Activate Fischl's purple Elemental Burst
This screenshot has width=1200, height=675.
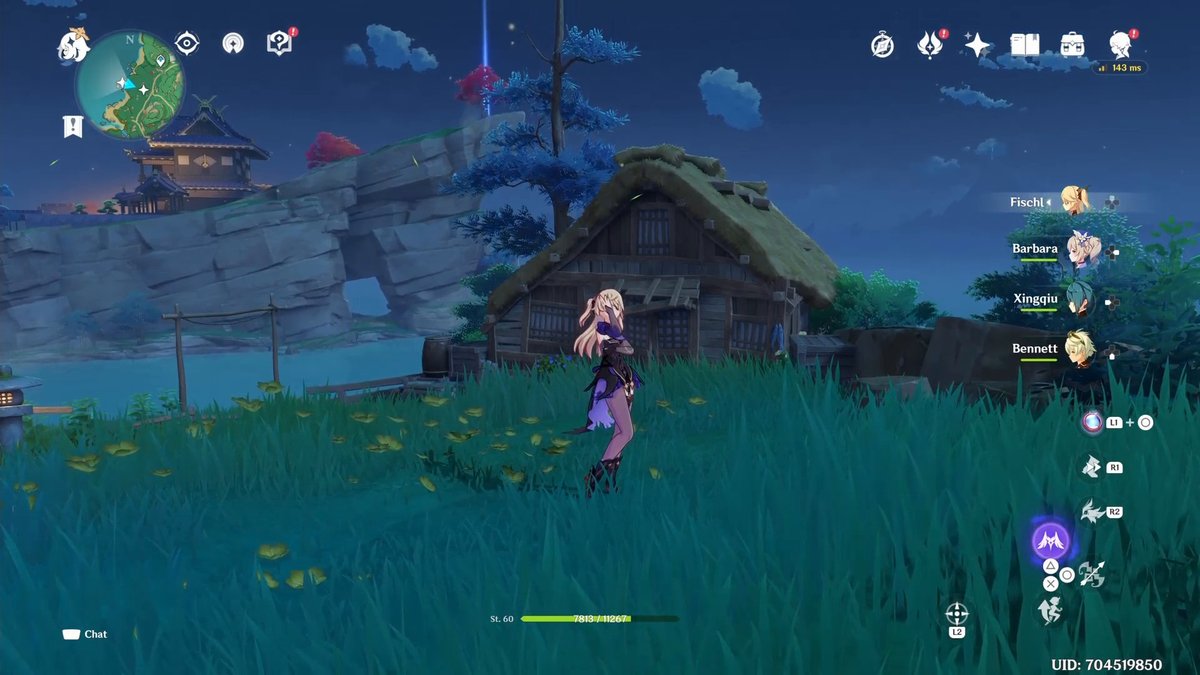pyautogui.click(x=1050, y=542)
